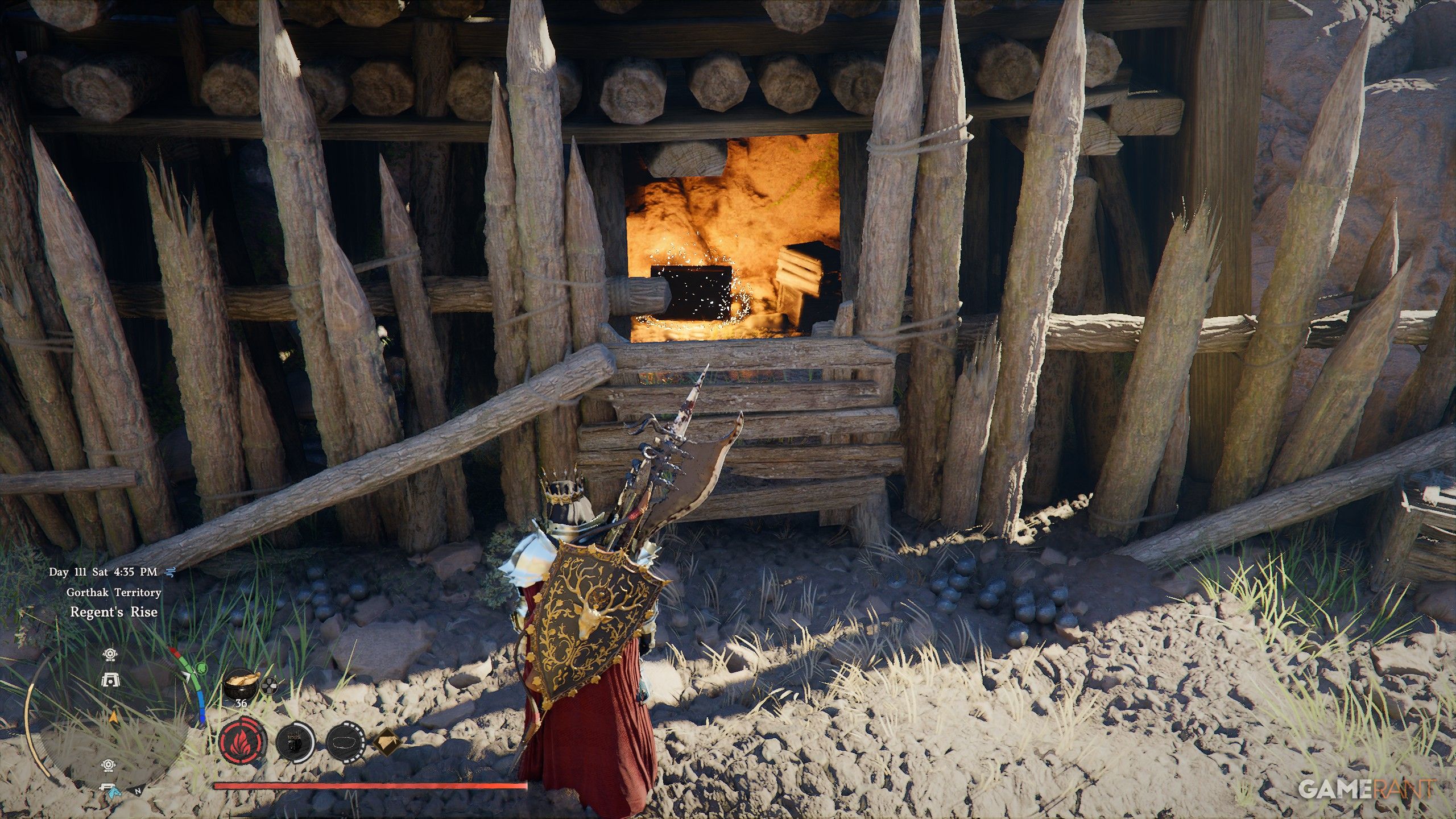Click the green leaf icon beside the minimap
The height and width of the screenshot is (819, 1456).
(201, 667)
